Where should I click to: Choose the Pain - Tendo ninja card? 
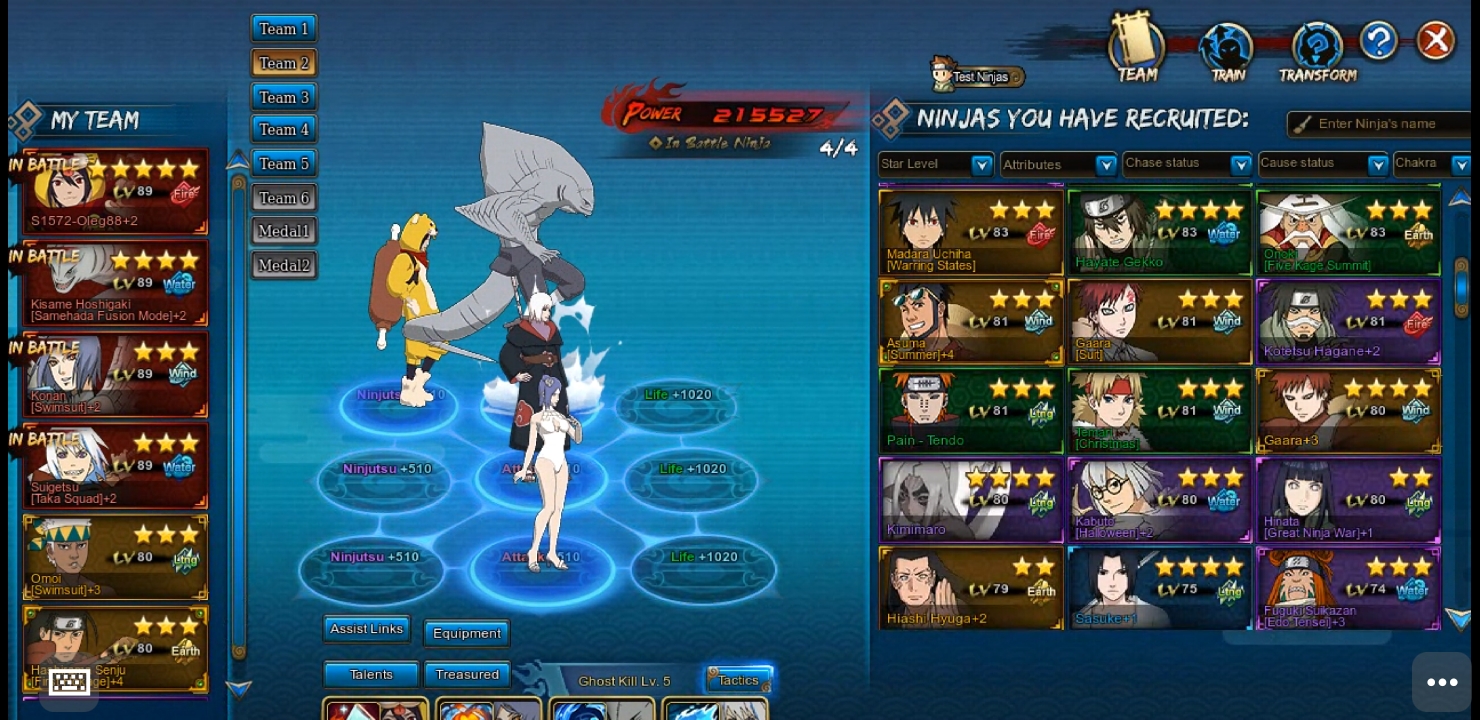click(x=970, y=411)
